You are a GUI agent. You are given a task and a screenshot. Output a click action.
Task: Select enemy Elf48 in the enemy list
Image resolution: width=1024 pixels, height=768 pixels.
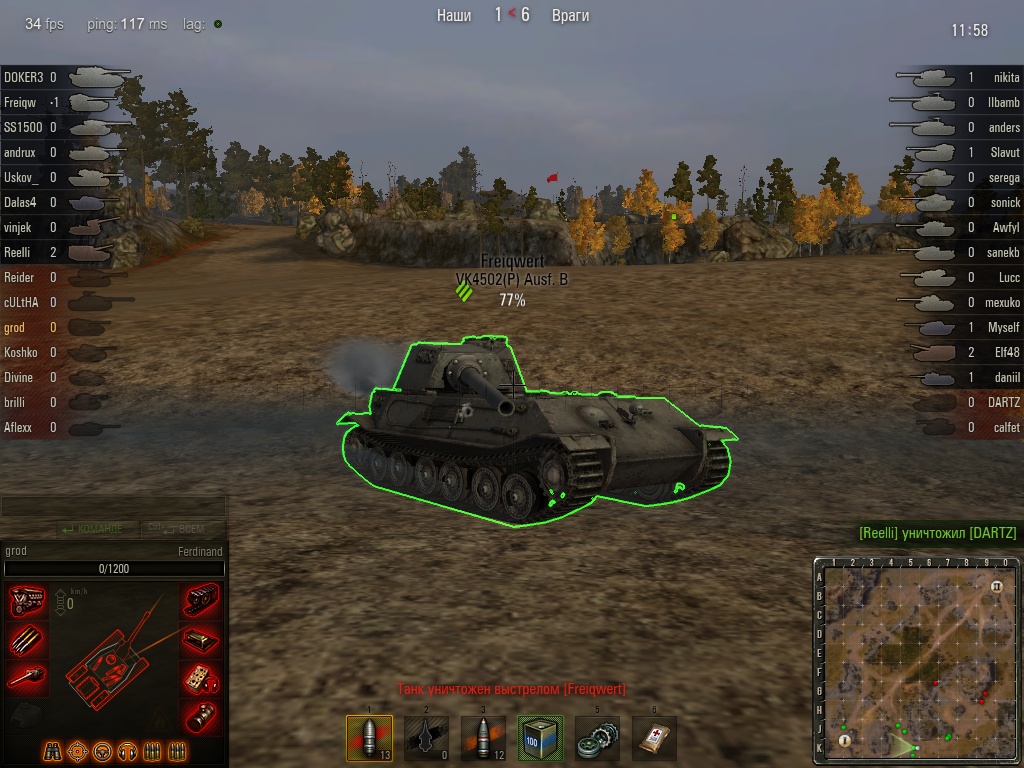coord(1006,352)
